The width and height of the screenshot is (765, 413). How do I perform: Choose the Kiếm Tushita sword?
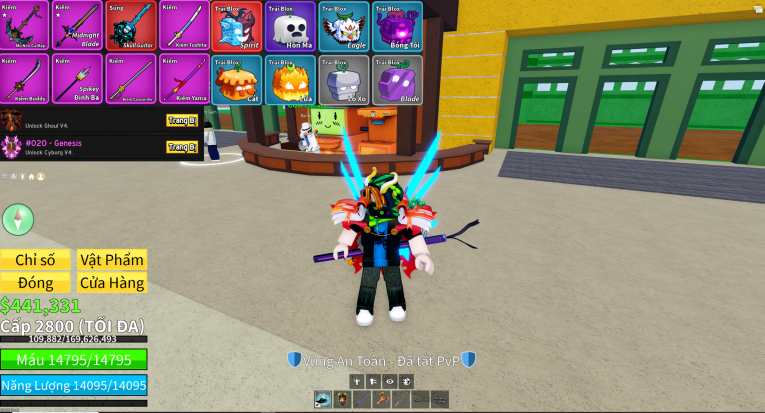pos(183,26)
